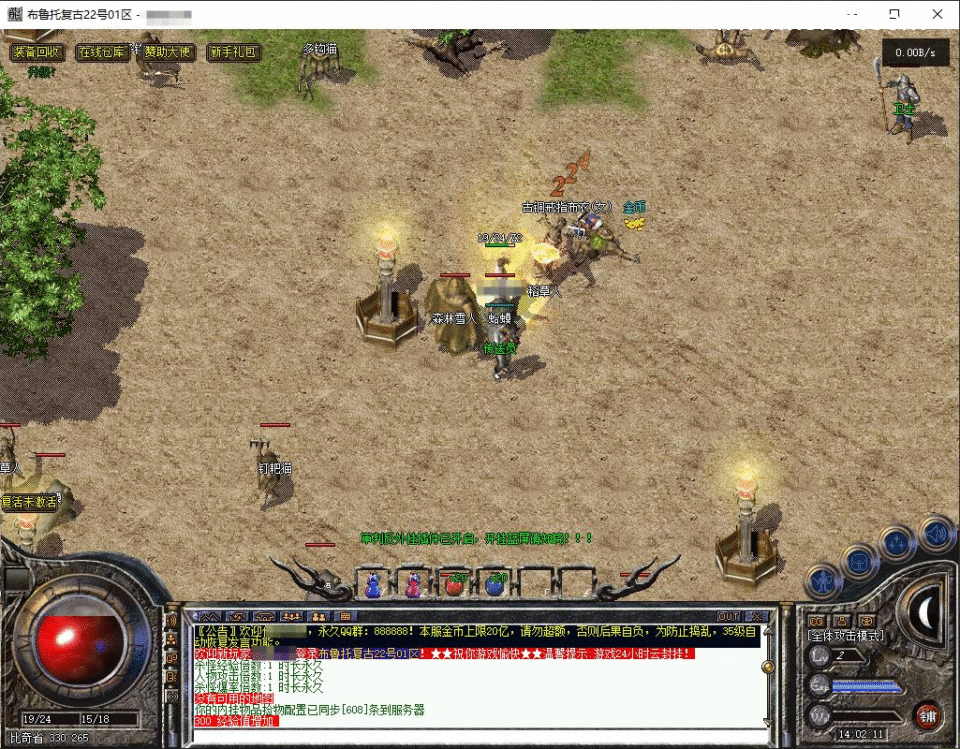960x749 pixels.
Task: Open the 装备回收 equipment recycle button
Action: tap(38, 52)
